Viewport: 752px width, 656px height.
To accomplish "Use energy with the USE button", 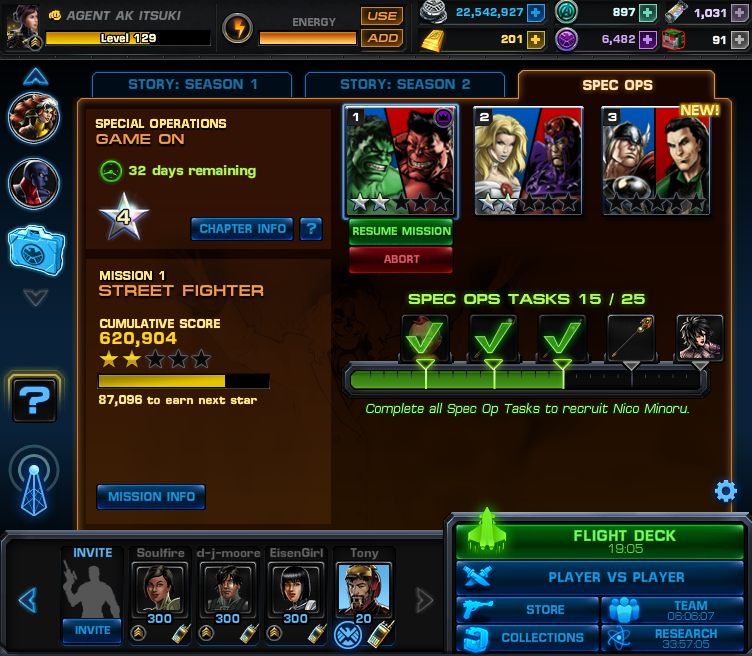I will pyautogui.click(x=382, y=16).
